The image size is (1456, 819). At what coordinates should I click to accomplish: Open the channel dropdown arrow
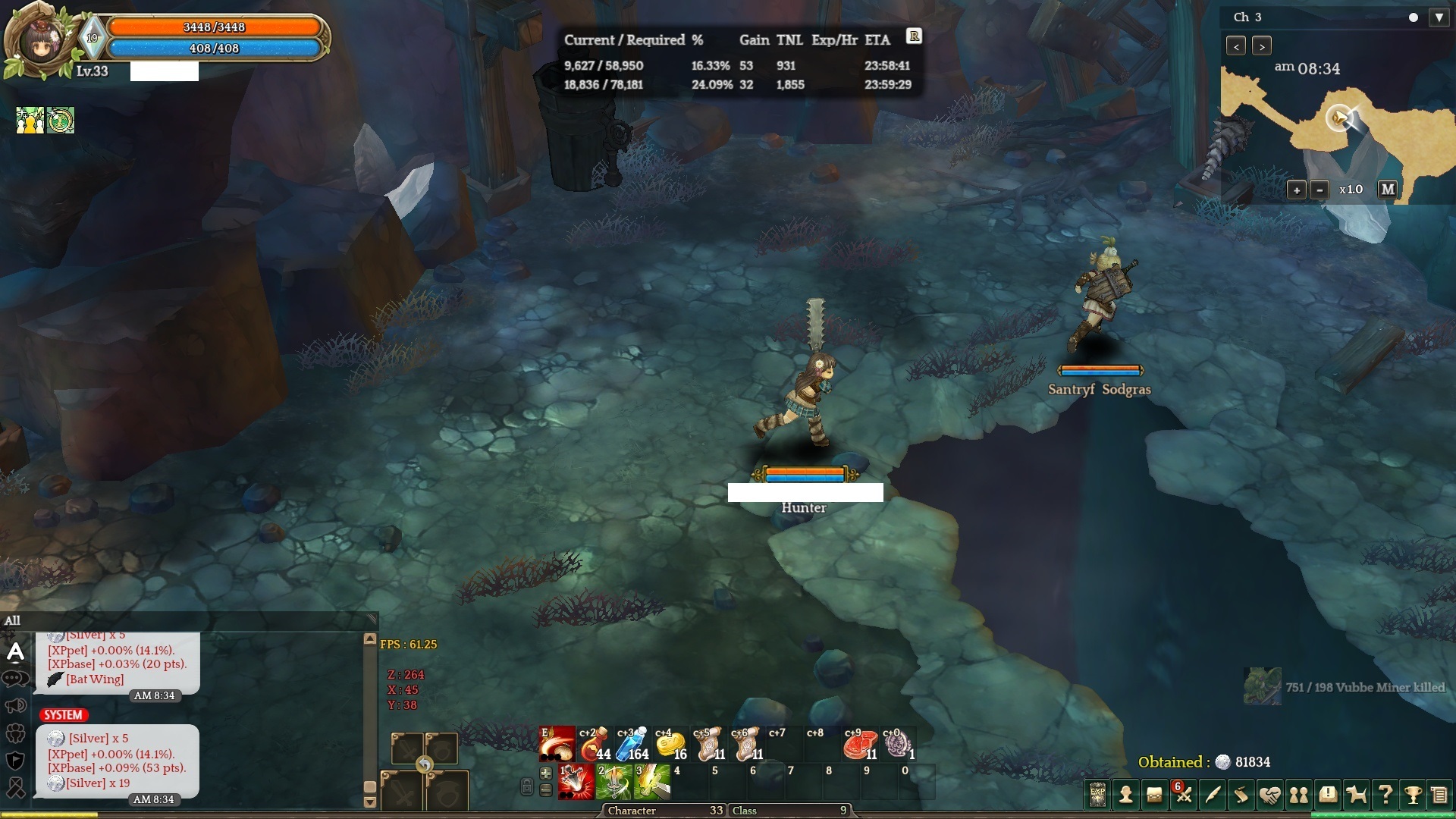[1439, 17]
